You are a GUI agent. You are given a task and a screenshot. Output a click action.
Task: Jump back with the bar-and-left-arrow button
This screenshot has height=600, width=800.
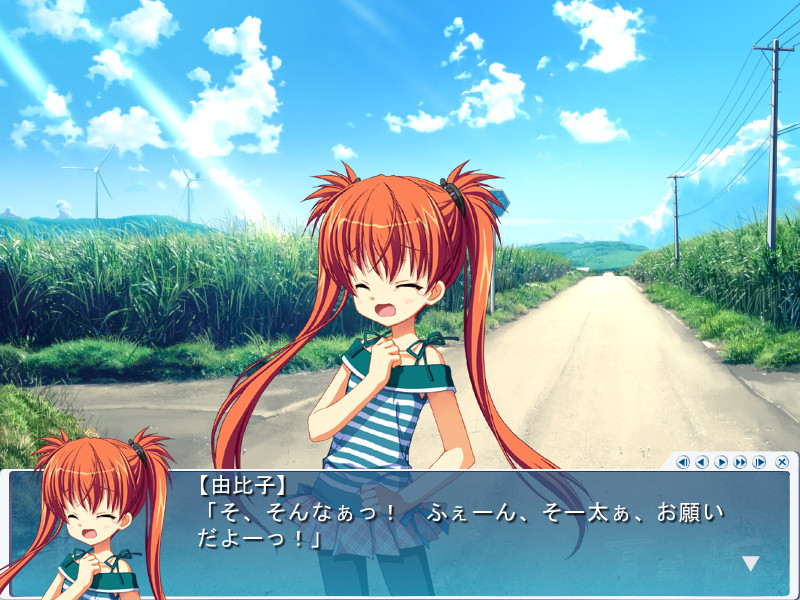click(x=683, y=462)
